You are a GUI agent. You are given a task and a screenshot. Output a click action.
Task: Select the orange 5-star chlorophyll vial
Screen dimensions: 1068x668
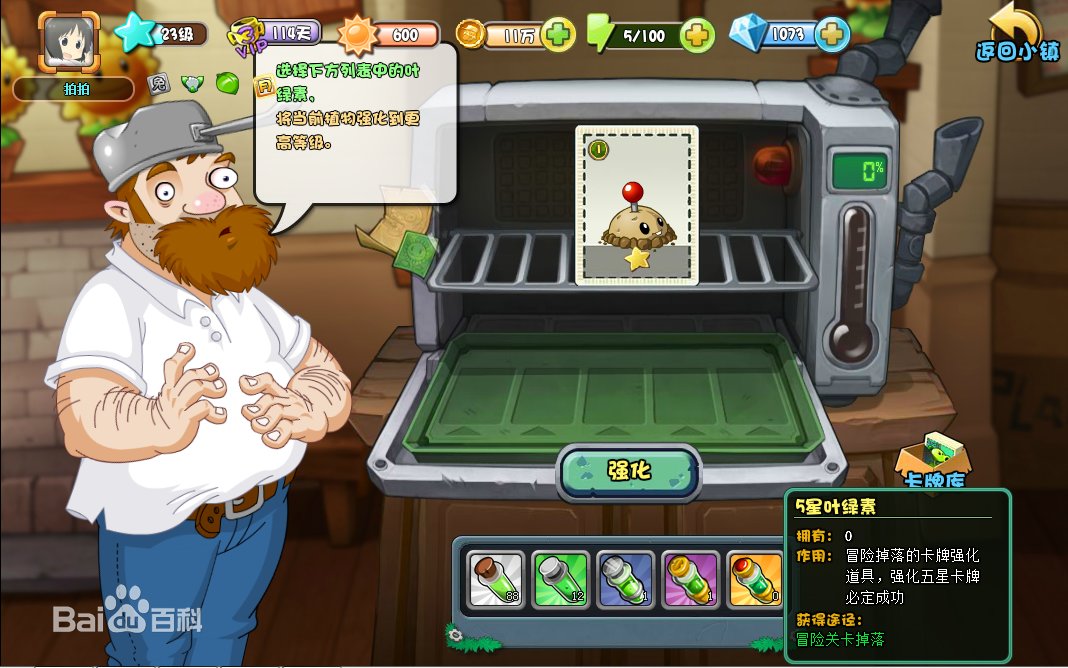point(754,580)
